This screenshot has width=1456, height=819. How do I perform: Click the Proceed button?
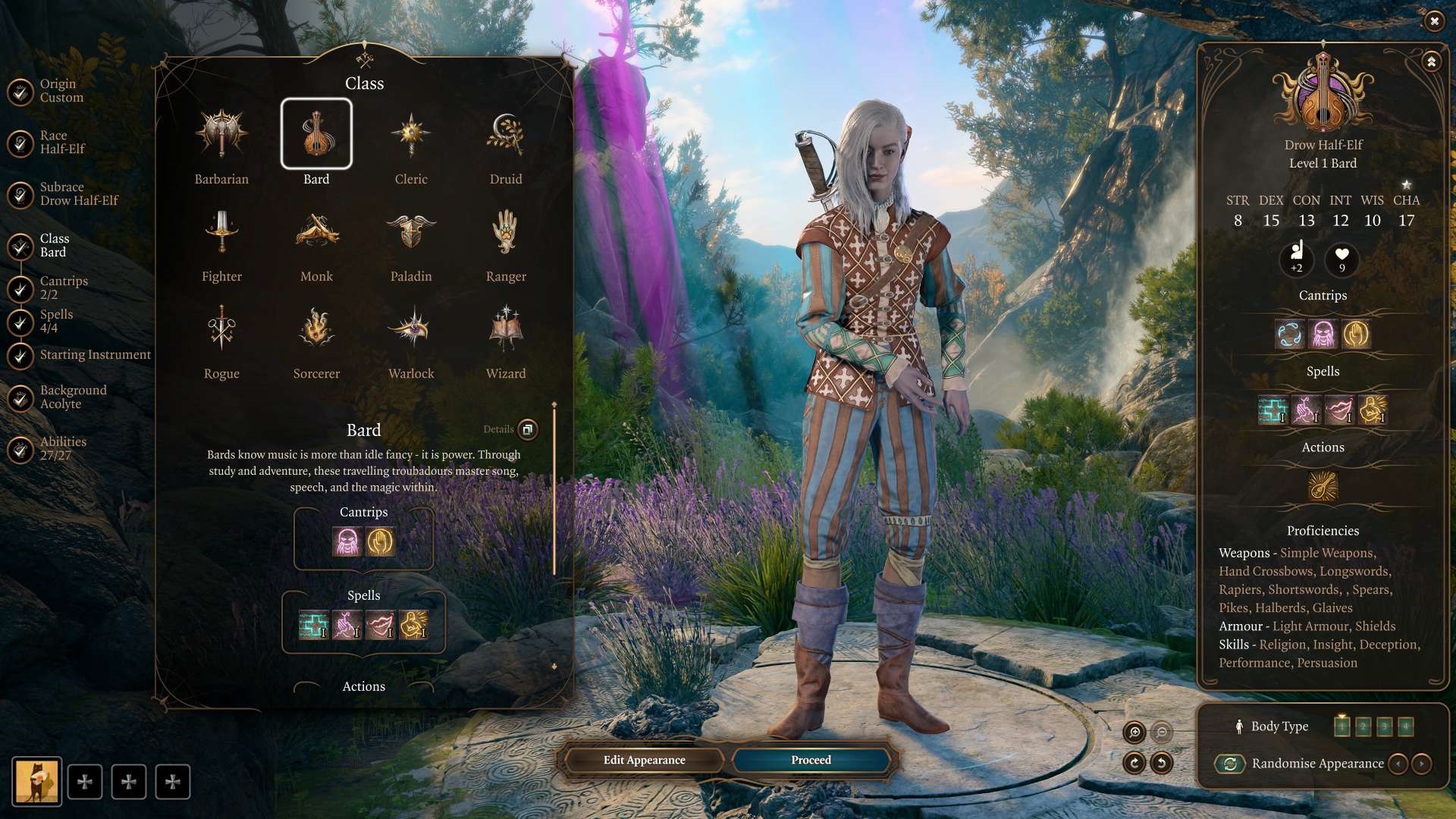coord(811,760)
